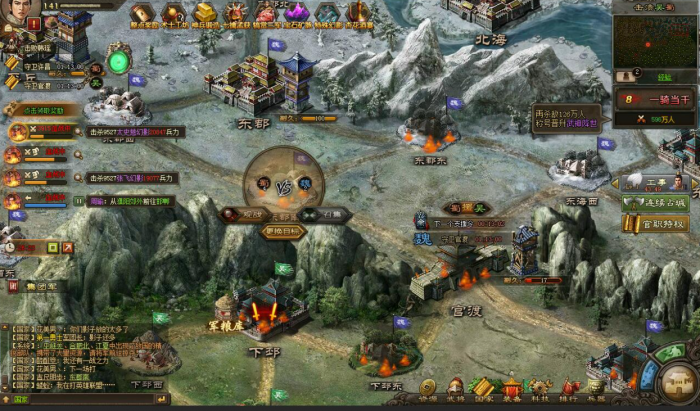This screenshot has width=700, height=411.
Task: Open the treasure chest reward icon
Action: [144, 12]
